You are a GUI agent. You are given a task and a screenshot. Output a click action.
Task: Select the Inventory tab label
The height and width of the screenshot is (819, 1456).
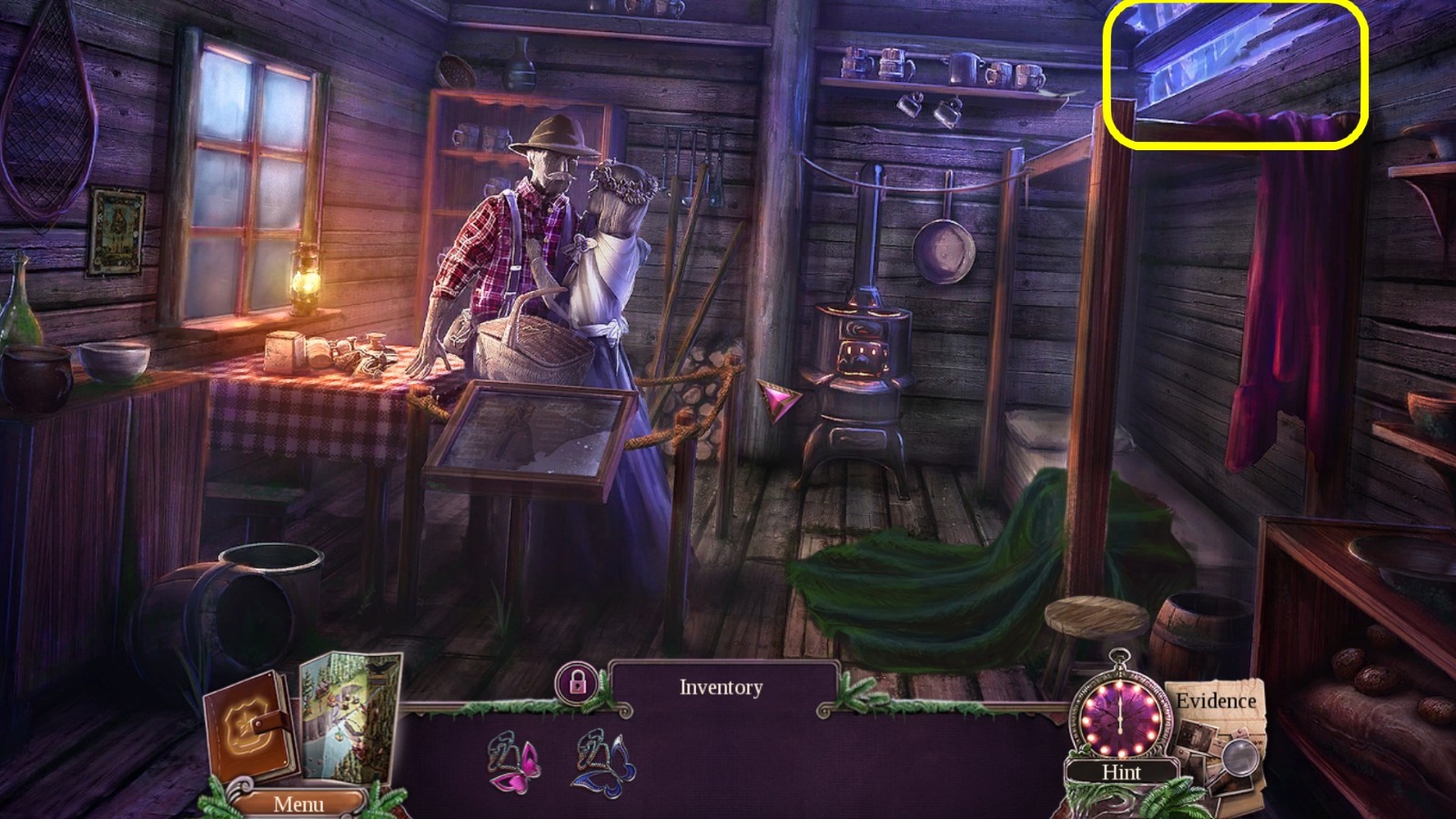[723, 689]
